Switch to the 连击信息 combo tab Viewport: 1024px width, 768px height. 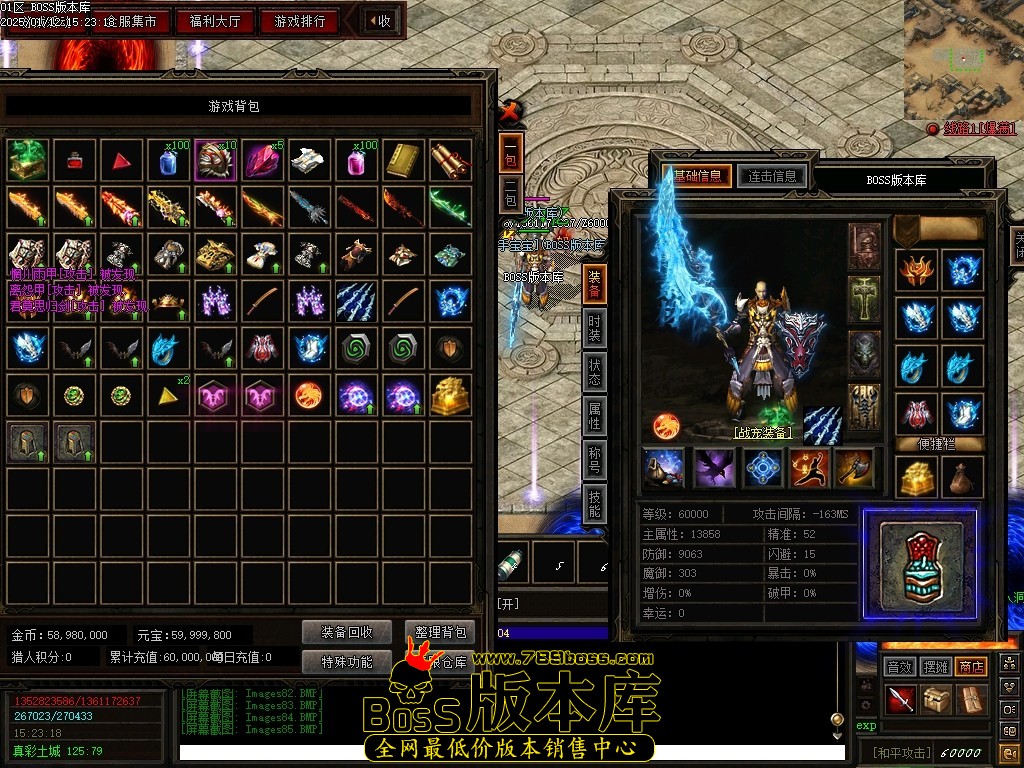(771, 177)
